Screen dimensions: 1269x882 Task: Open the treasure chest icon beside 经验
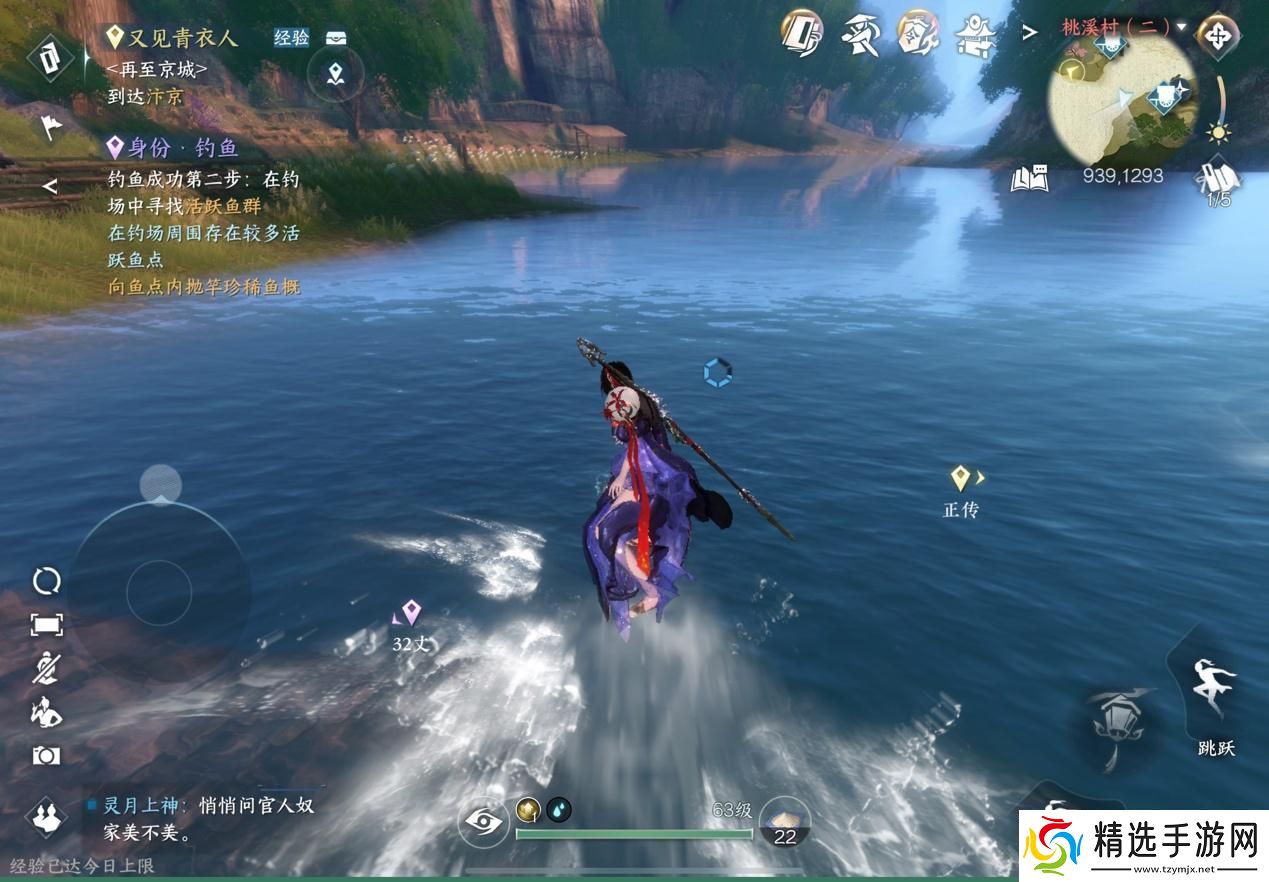pyautogui.click(x=336, y=38)
